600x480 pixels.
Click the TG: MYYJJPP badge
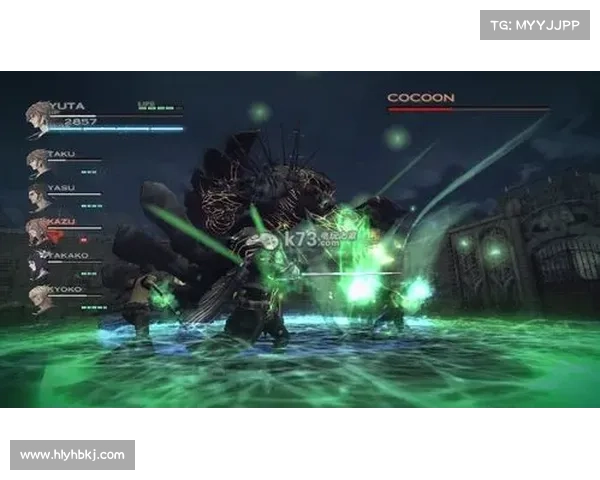click(535, 24)
